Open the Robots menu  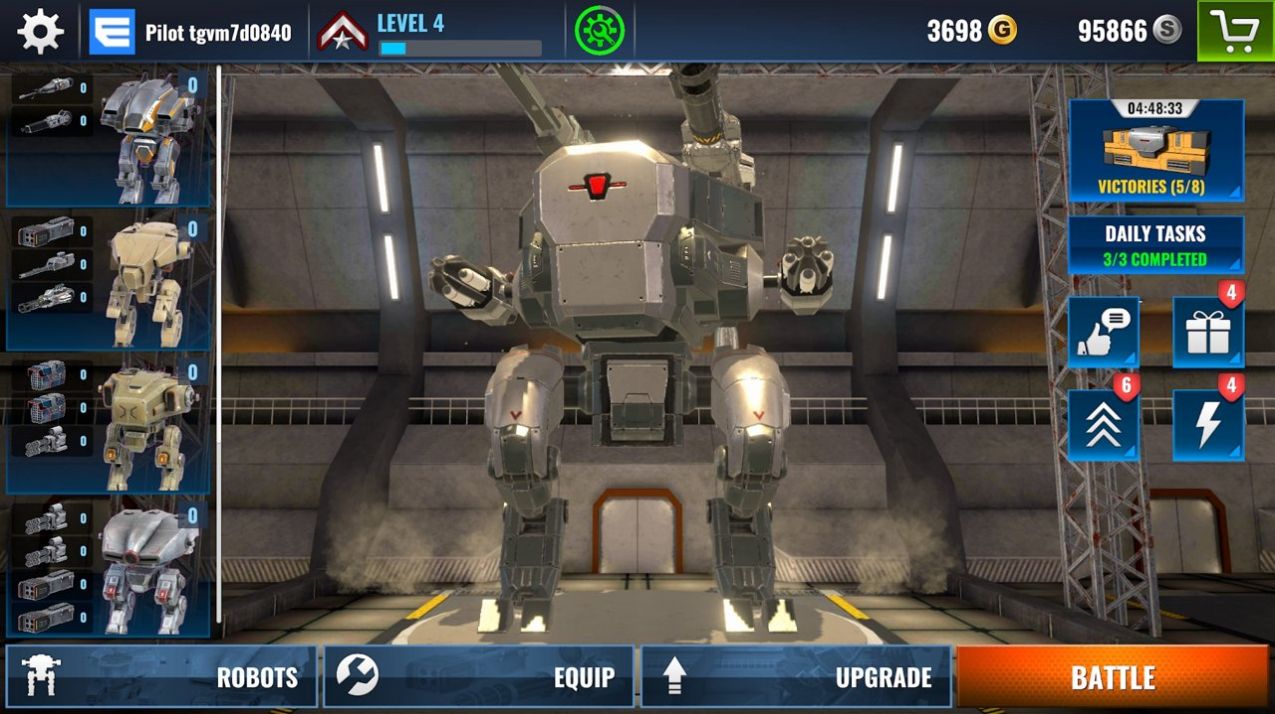point(161,677)
